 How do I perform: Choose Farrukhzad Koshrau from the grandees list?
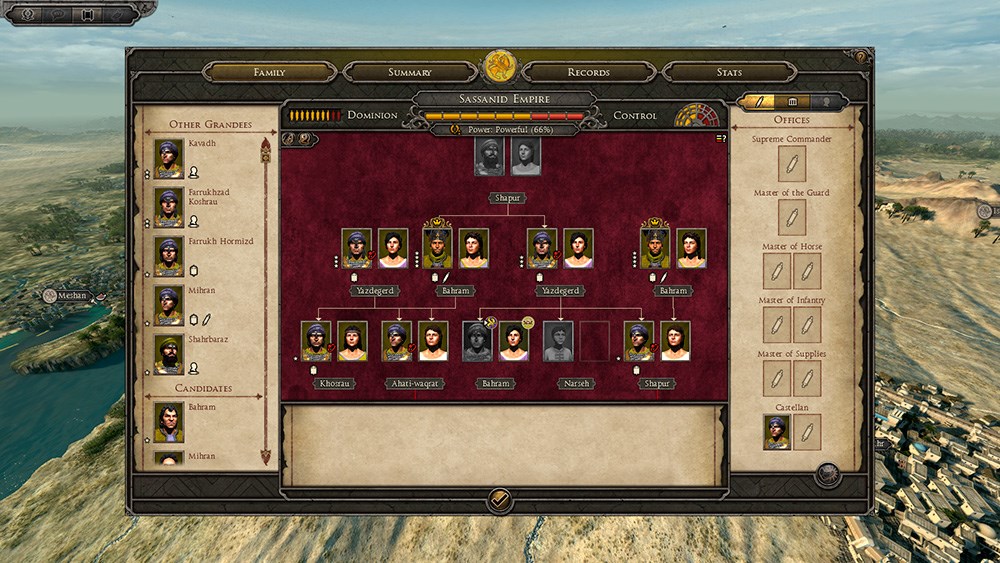169,207
